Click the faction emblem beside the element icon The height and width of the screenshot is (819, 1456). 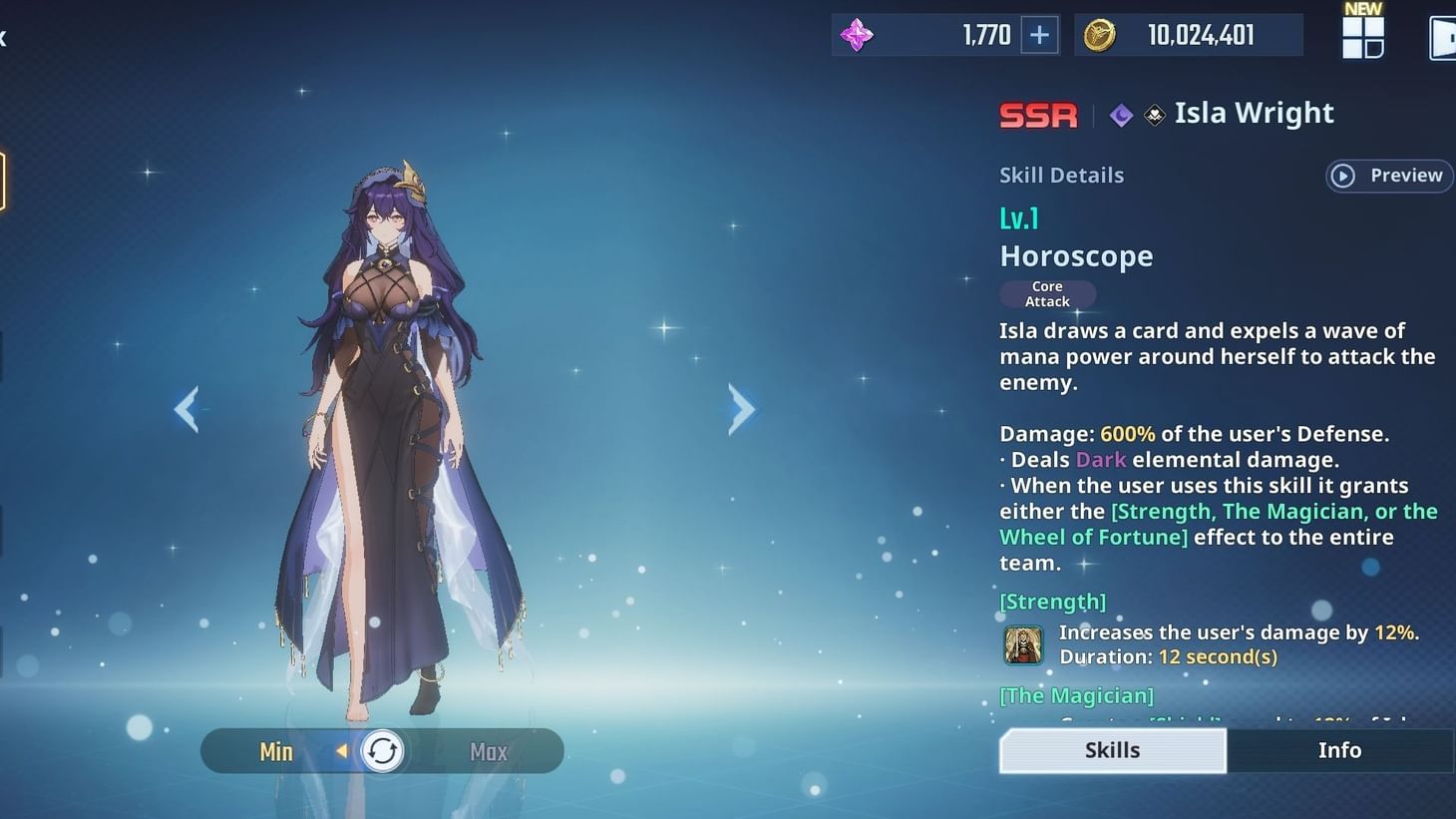coord(1154,115)
